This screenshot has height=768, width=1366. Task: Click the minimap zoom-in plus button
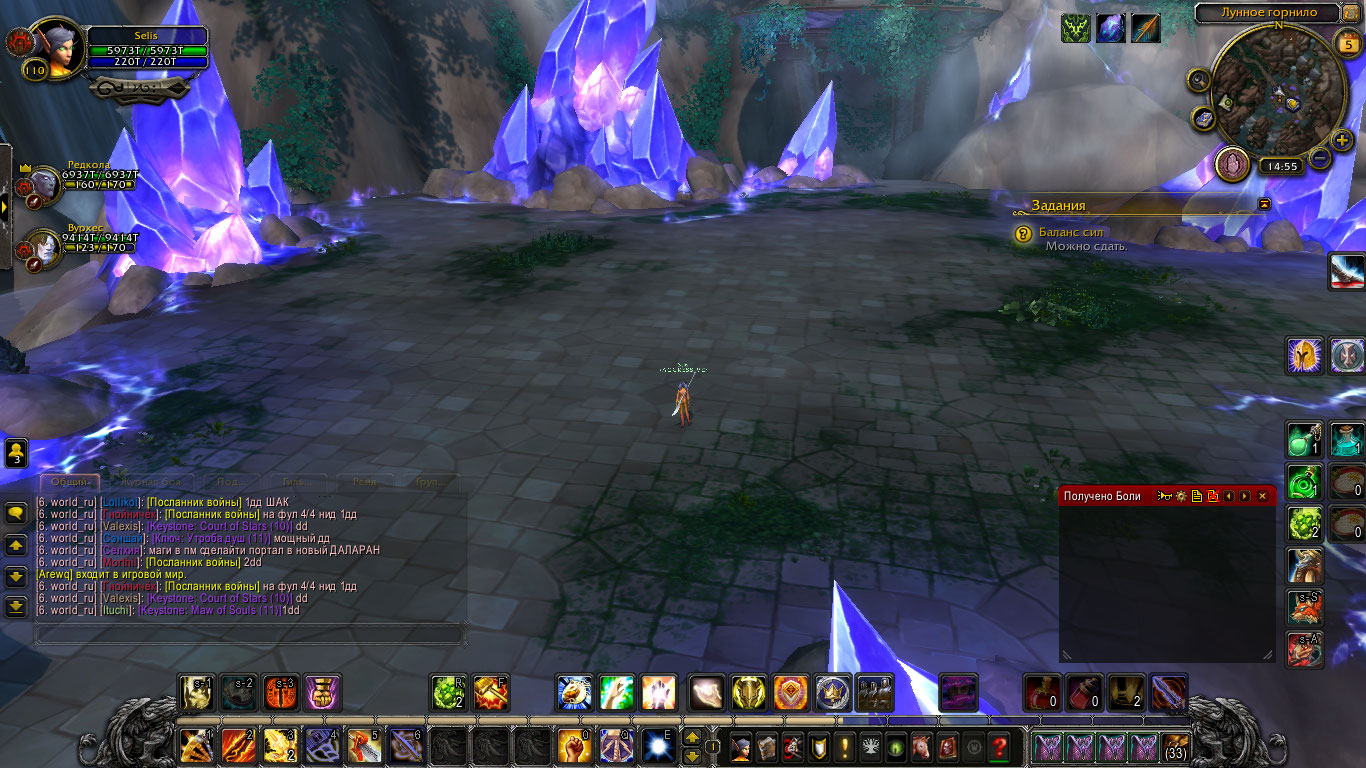pyautogui.click(x=1342, y=140)
